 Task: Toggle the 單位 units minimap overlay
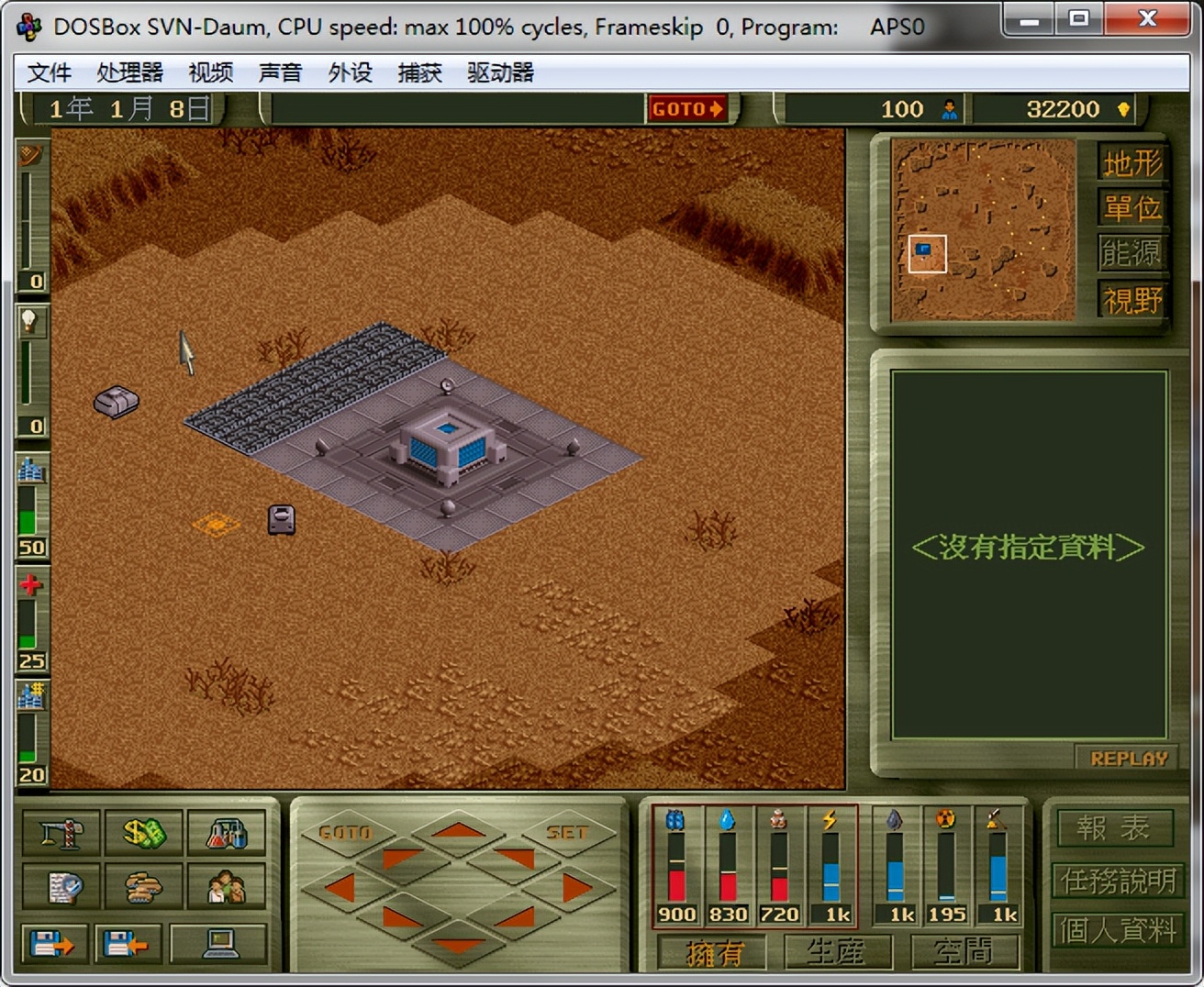[x=1132, y=207]
